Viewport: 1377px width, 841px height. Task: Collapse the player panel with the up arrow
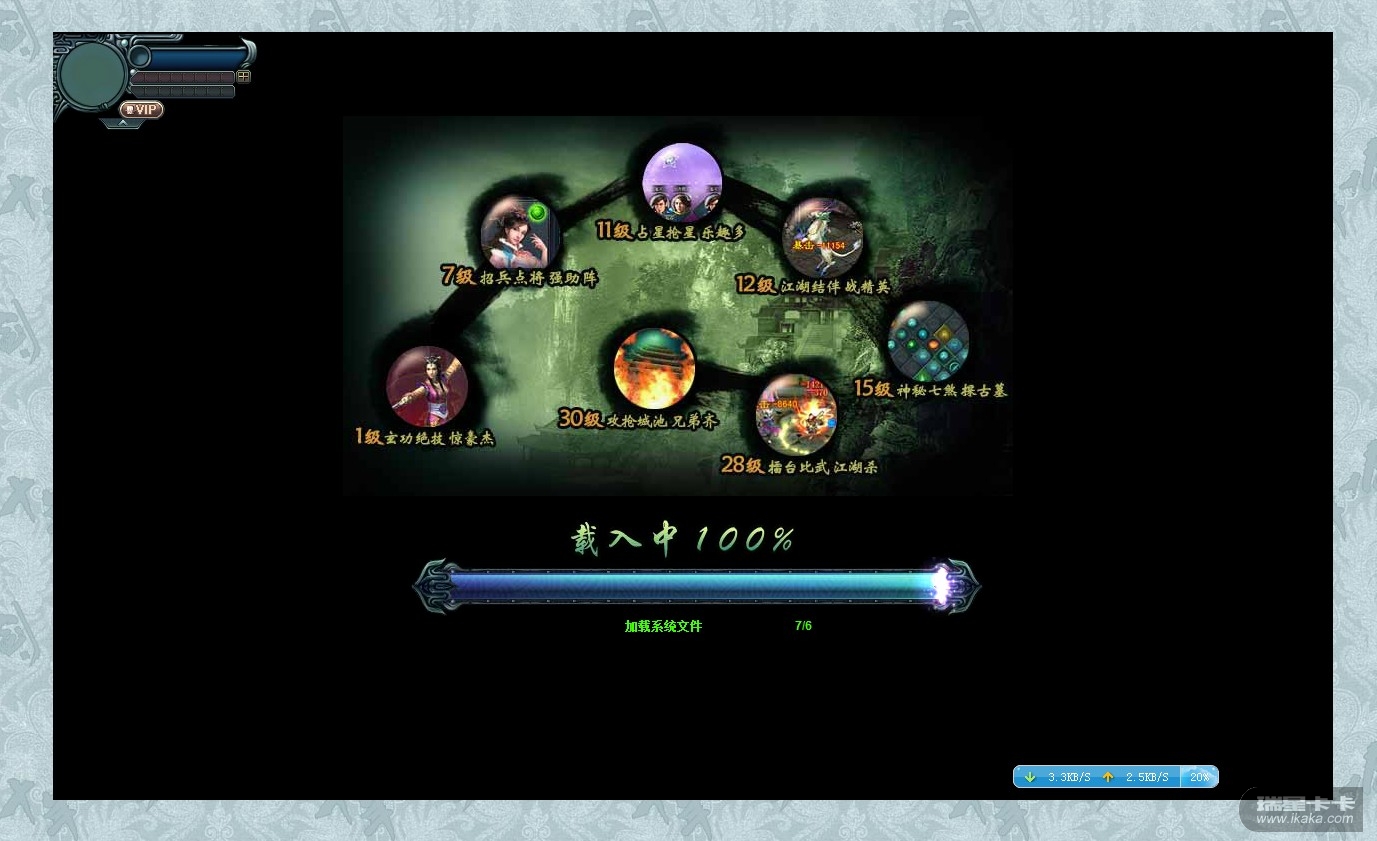[x=122, y=123]
